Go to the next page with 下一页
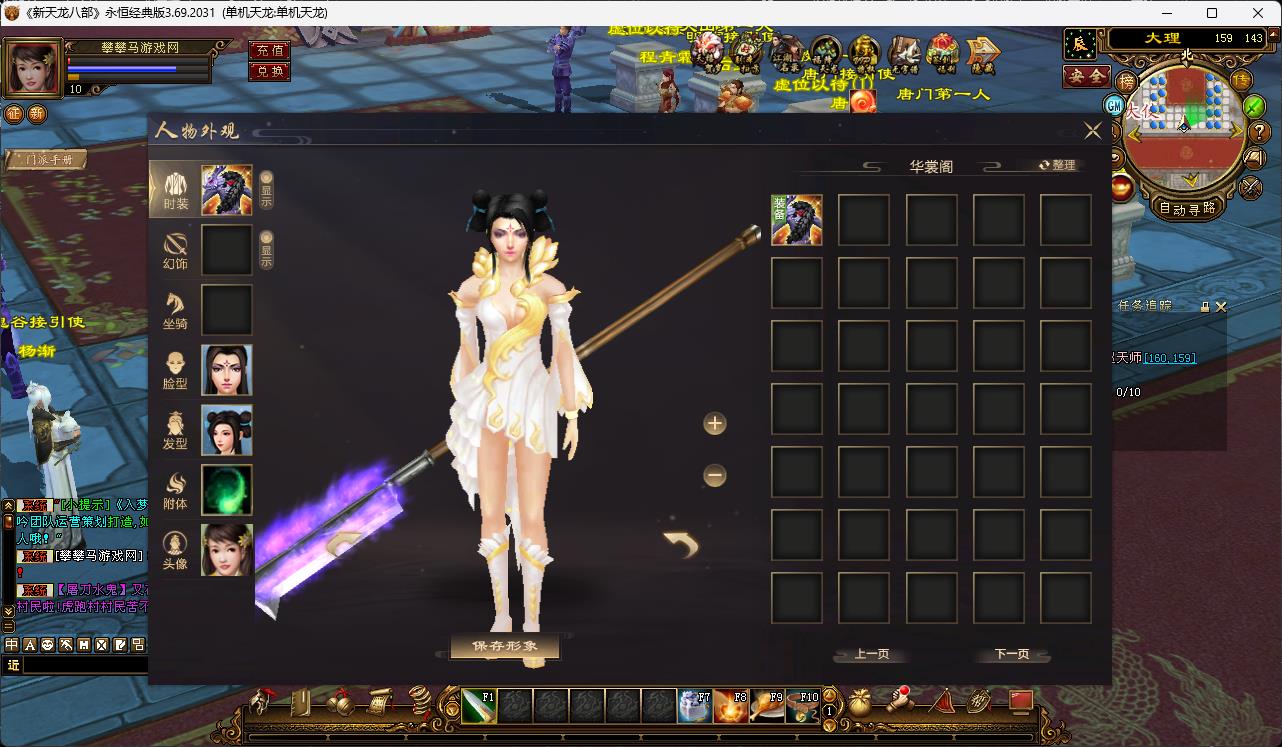Image resolution: width=1282 pixels, height=747 pixels. click(x=1011, y=654)
